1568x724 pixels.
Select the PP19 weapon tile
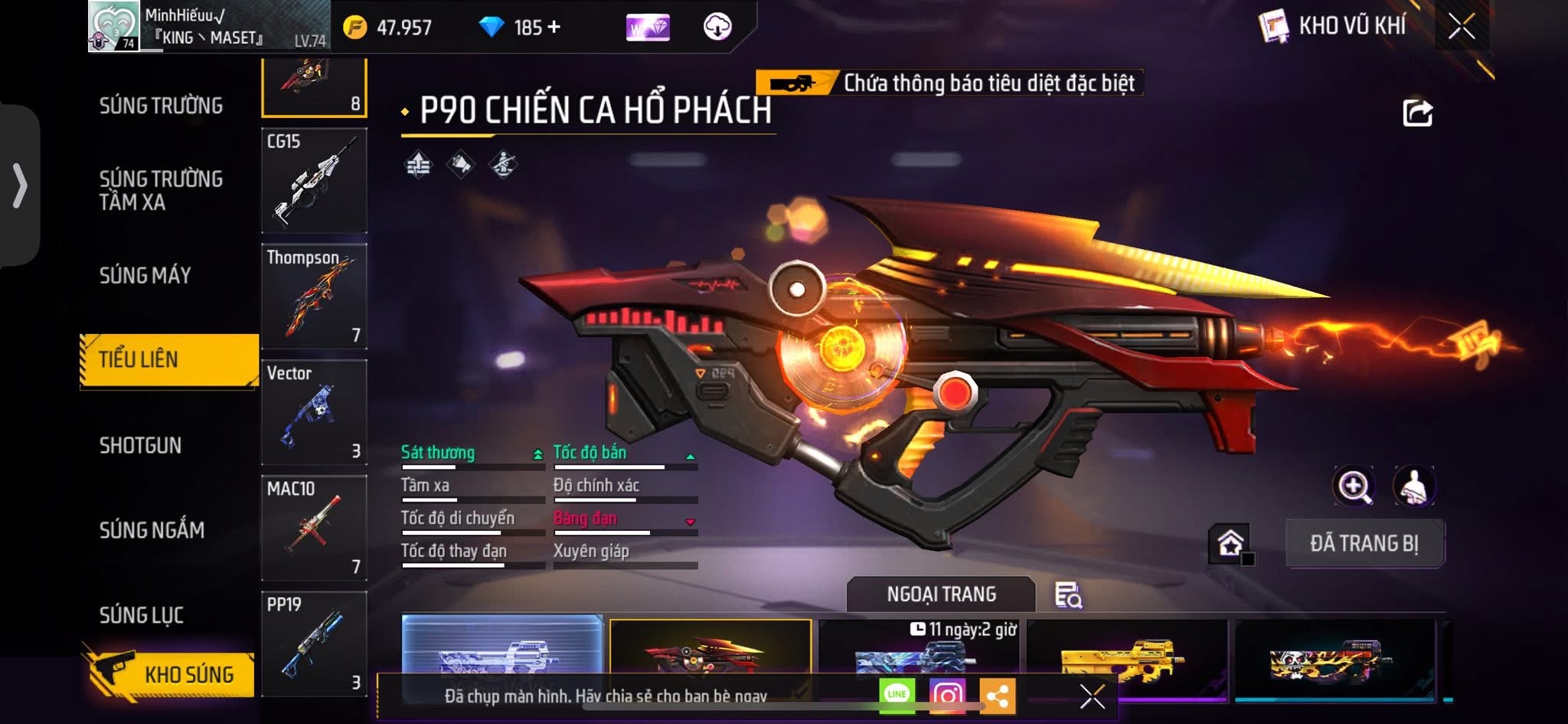click(x=314, y=644)
